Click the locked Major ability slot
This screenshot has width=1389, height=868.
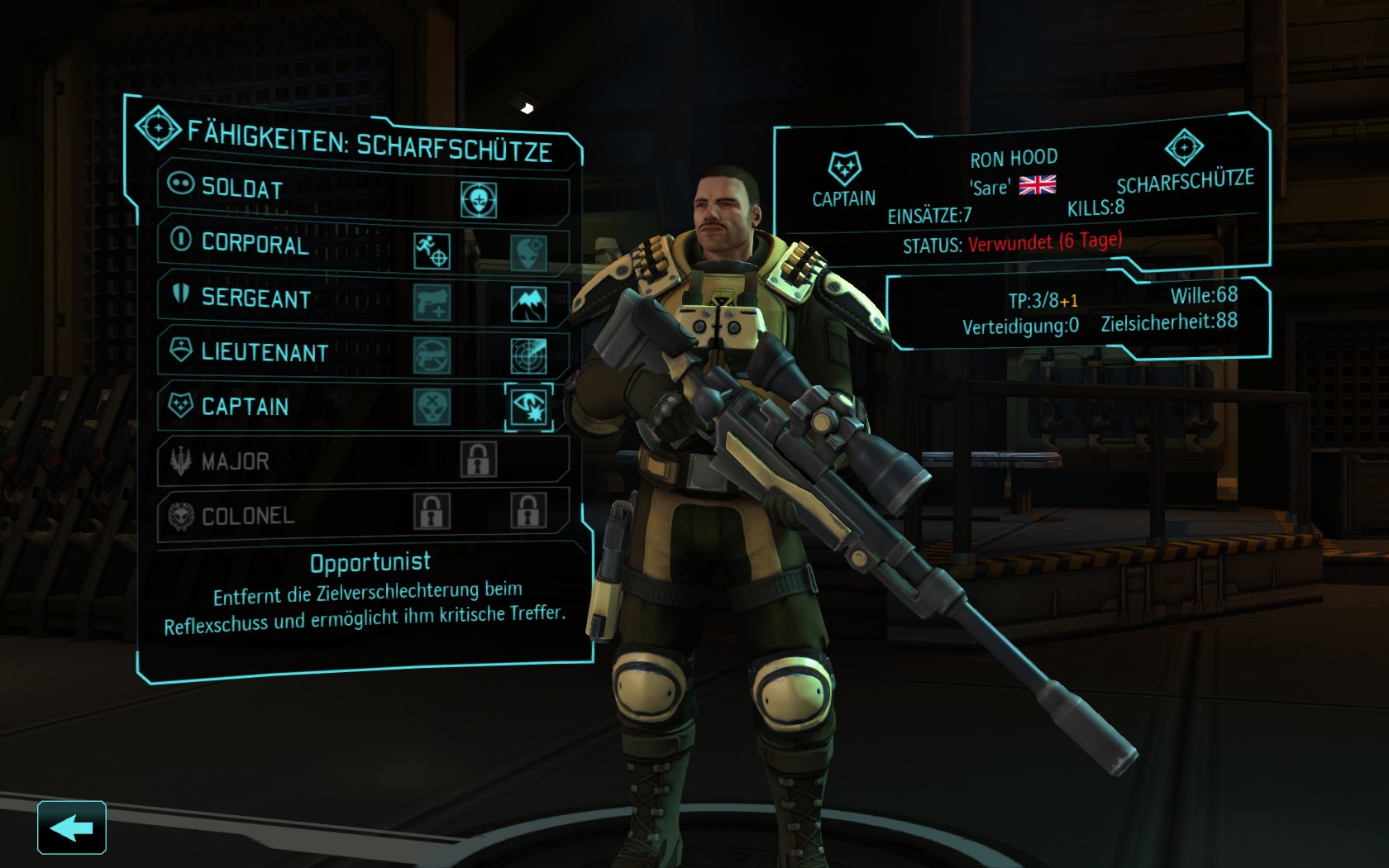[x=479, y=460]
